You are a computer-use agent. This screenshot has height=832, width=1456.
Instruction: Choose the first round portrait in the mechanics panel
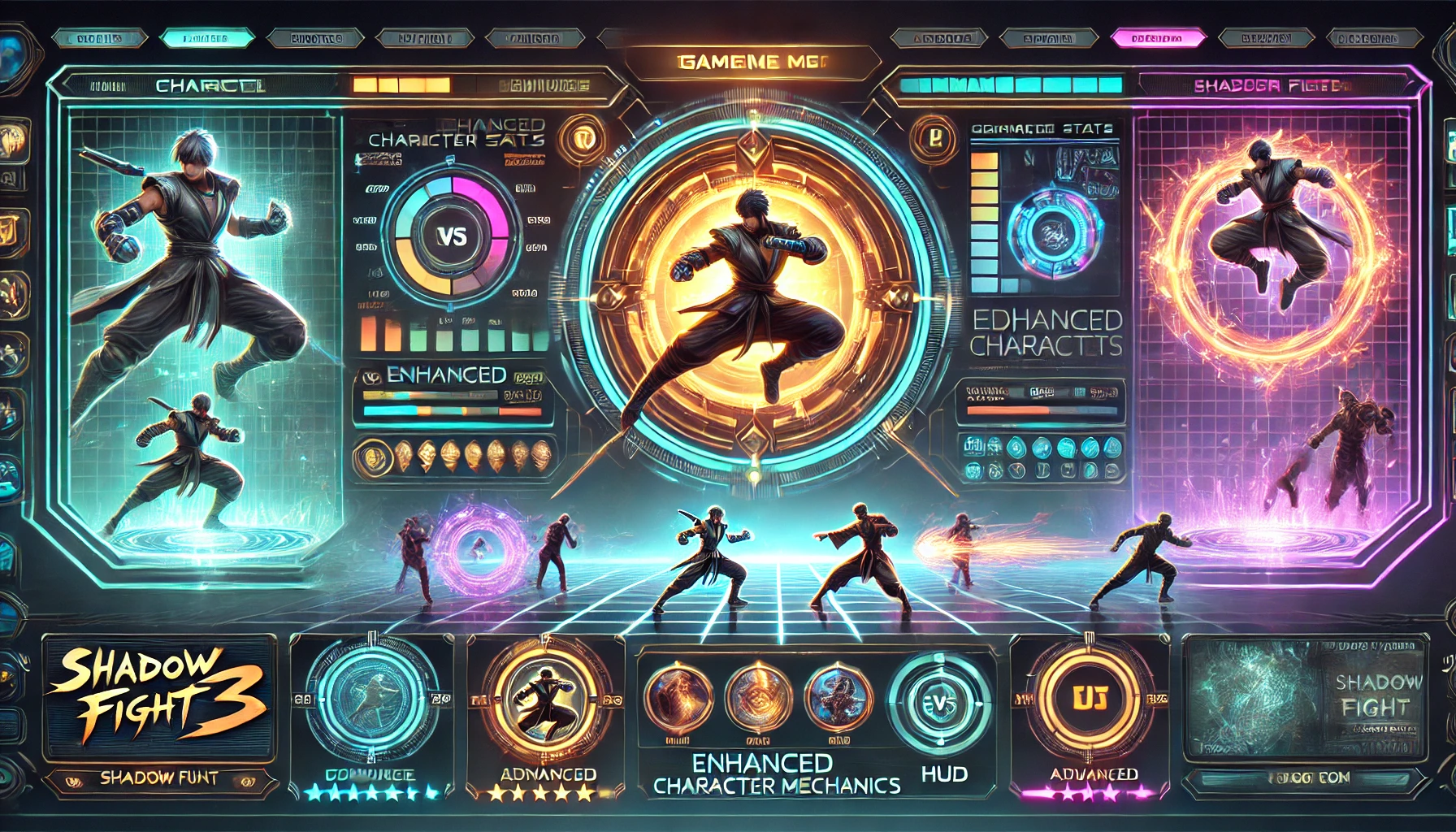pos(678,697)
